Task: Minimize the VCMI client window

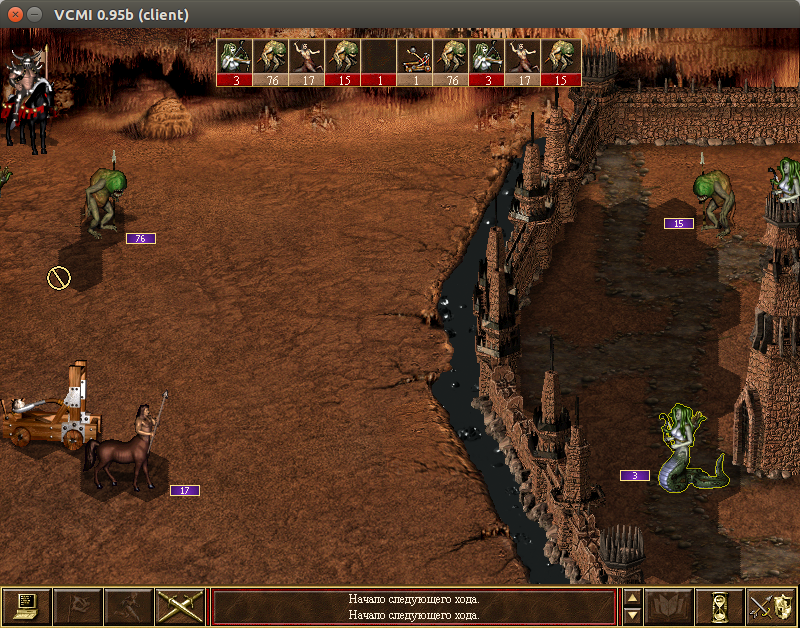Action: click(x=35, y=15)
